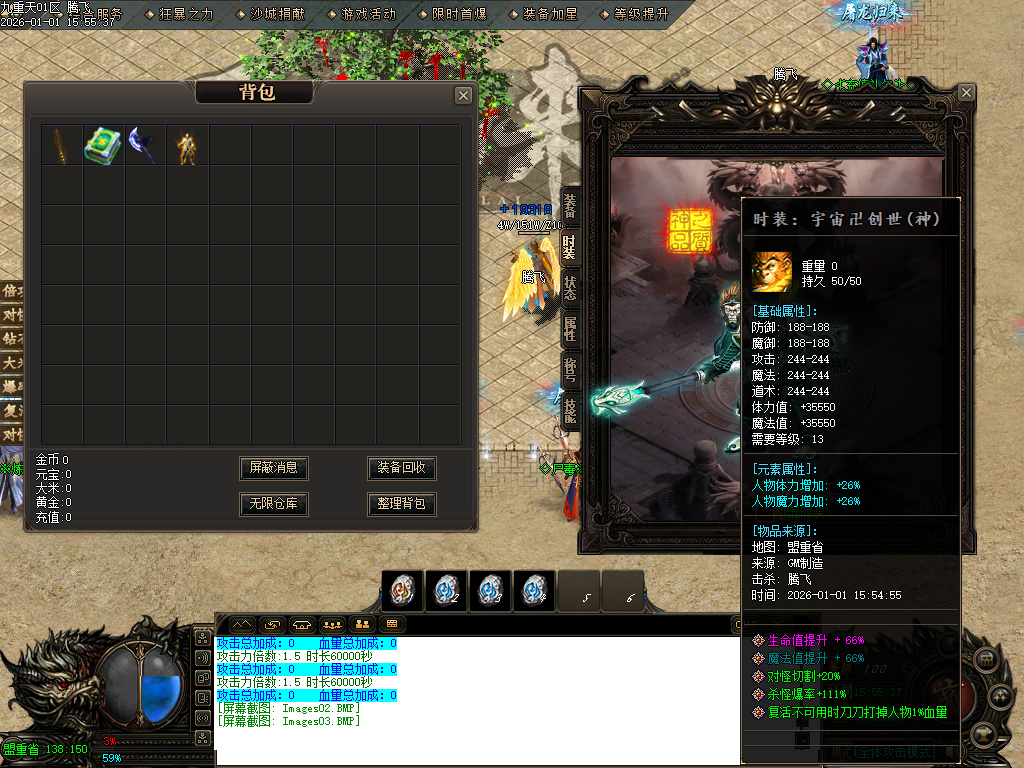This screenshot has width=1024, height=768.
Task: Show the 属性 attributes tab
Action: 569,327
